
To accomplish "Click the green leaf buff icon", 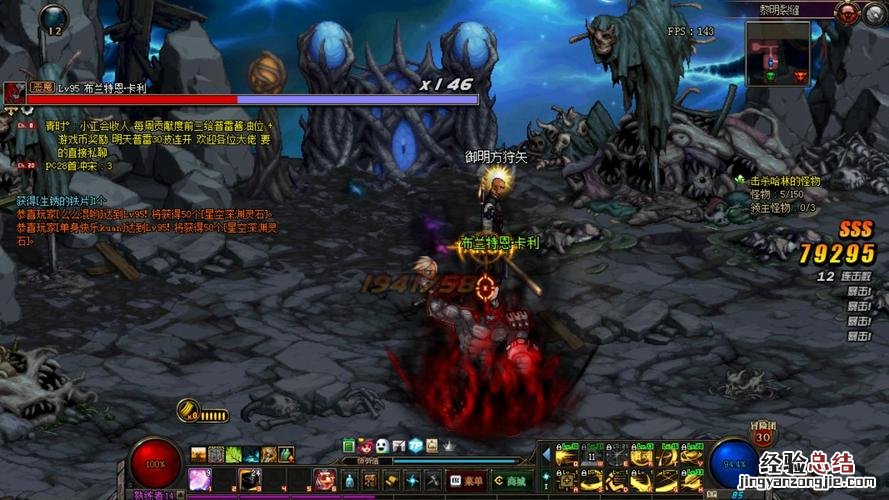I will point(233,454).
